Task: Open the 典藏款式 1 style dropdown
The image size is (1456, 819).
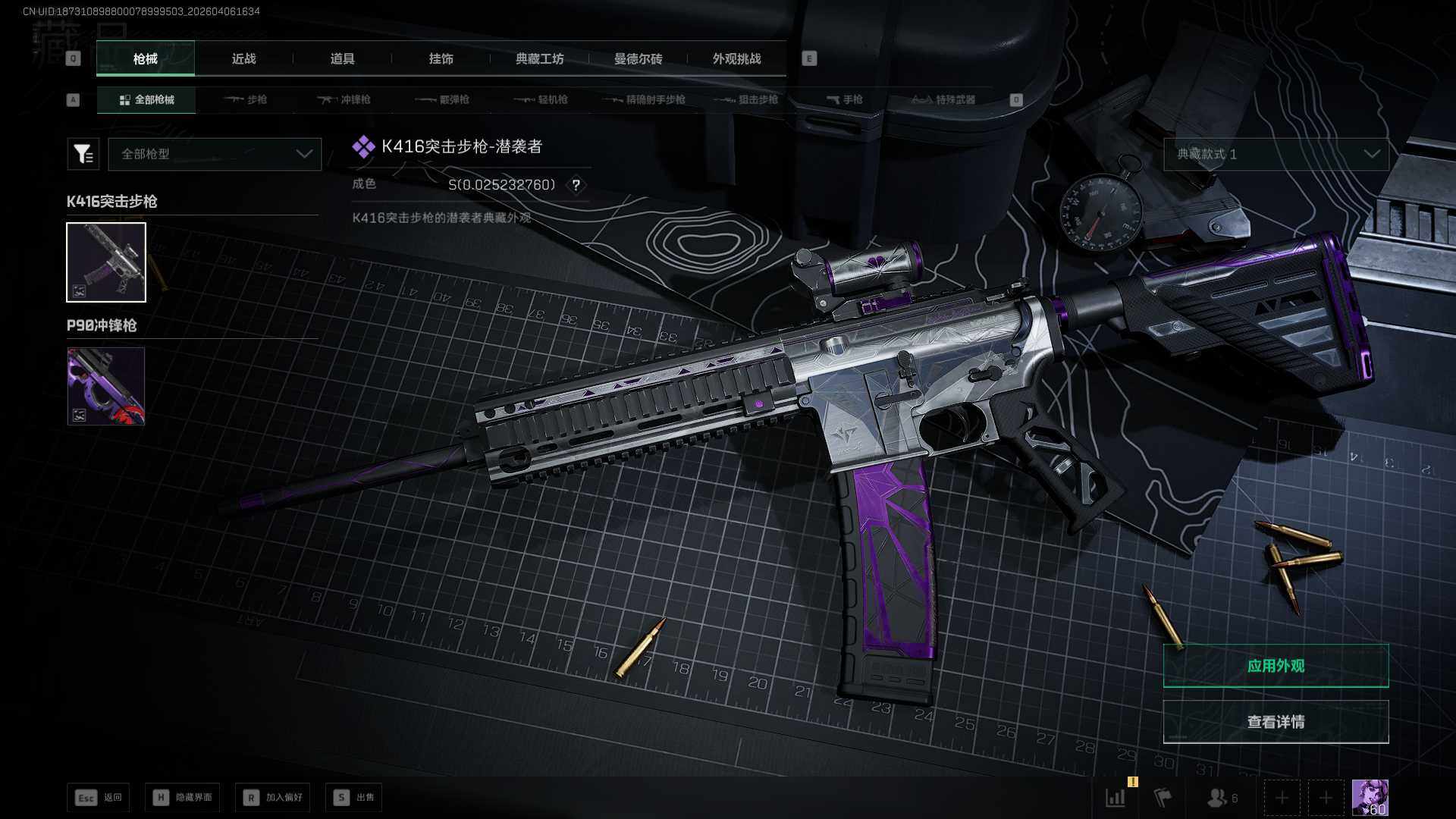Action: point(1276,154)
